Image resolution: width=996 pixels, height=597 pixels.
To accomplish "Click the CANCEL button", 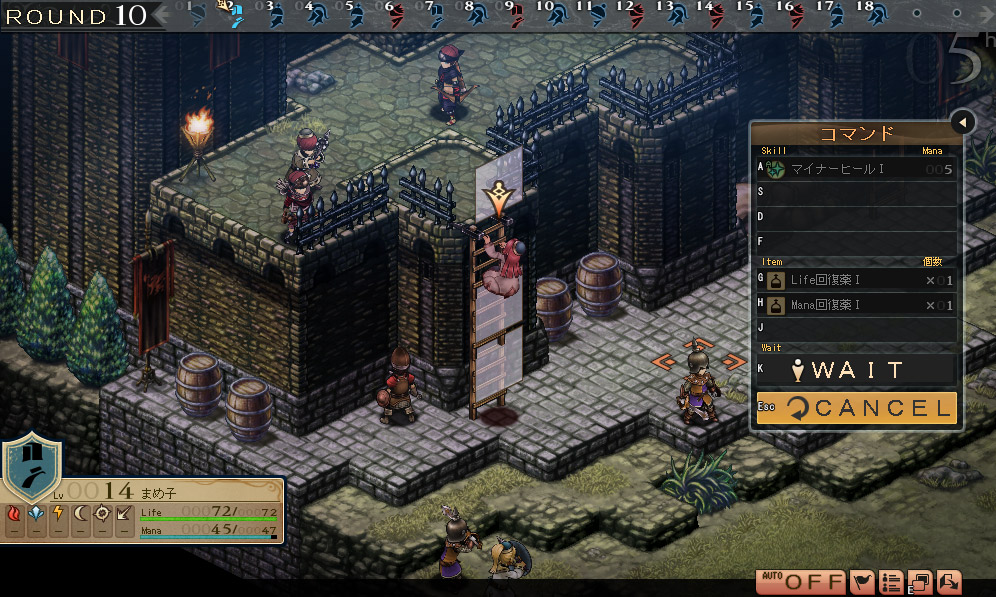I will [x=855, y=407].
